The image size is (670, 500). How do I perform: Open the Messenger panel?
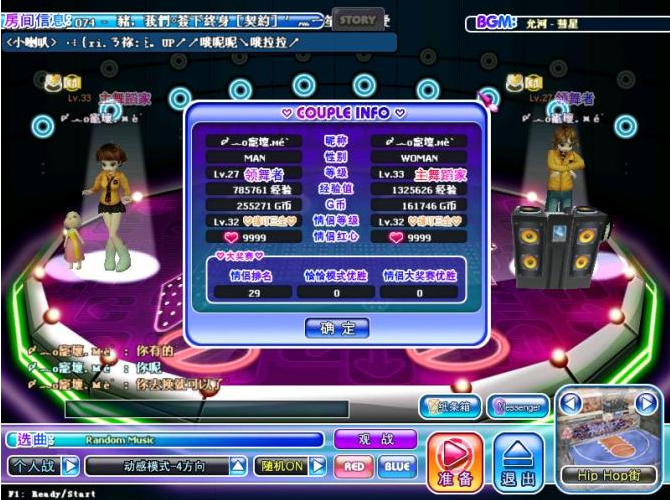point(517,407)
